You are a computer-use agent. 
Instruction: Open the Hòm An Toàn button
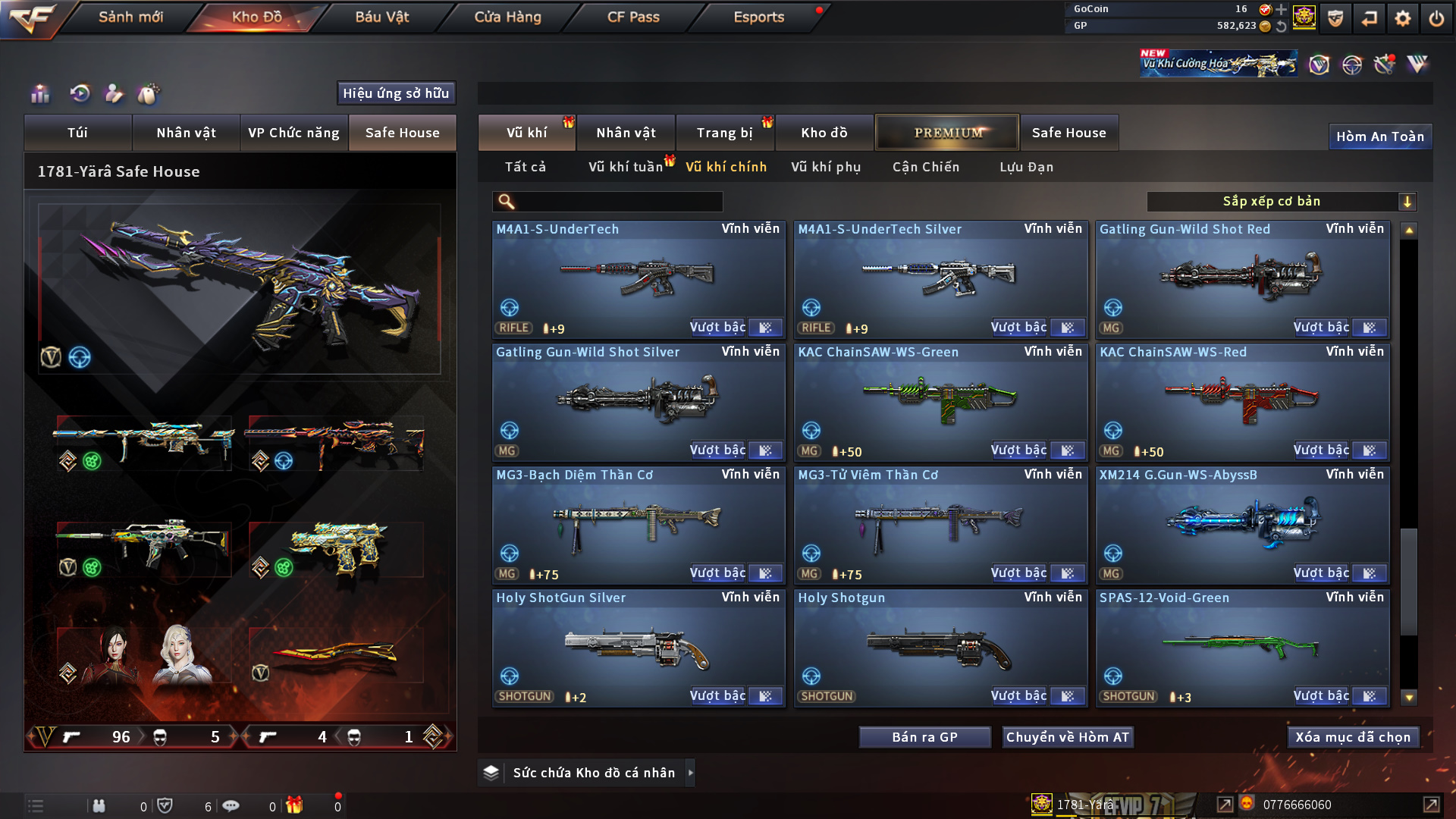tap(1379, 136)
